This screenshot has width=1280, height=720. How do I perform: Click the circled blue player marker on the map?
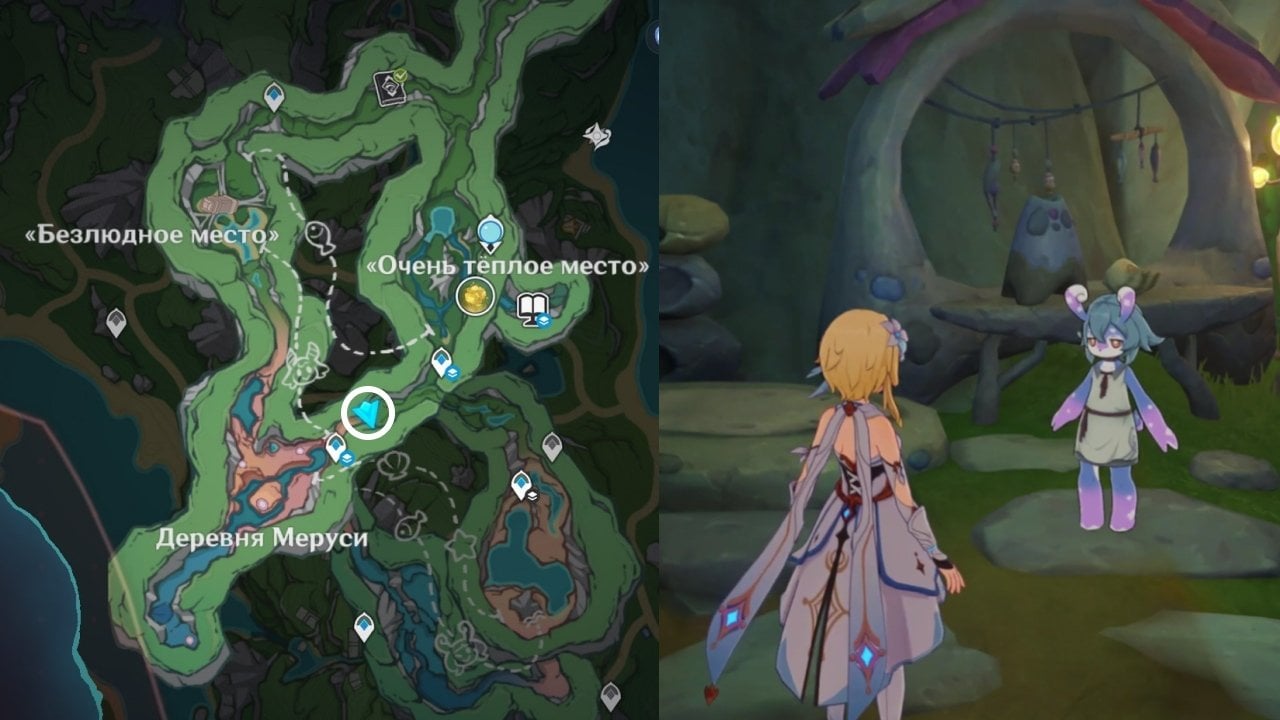coord(367,413)
